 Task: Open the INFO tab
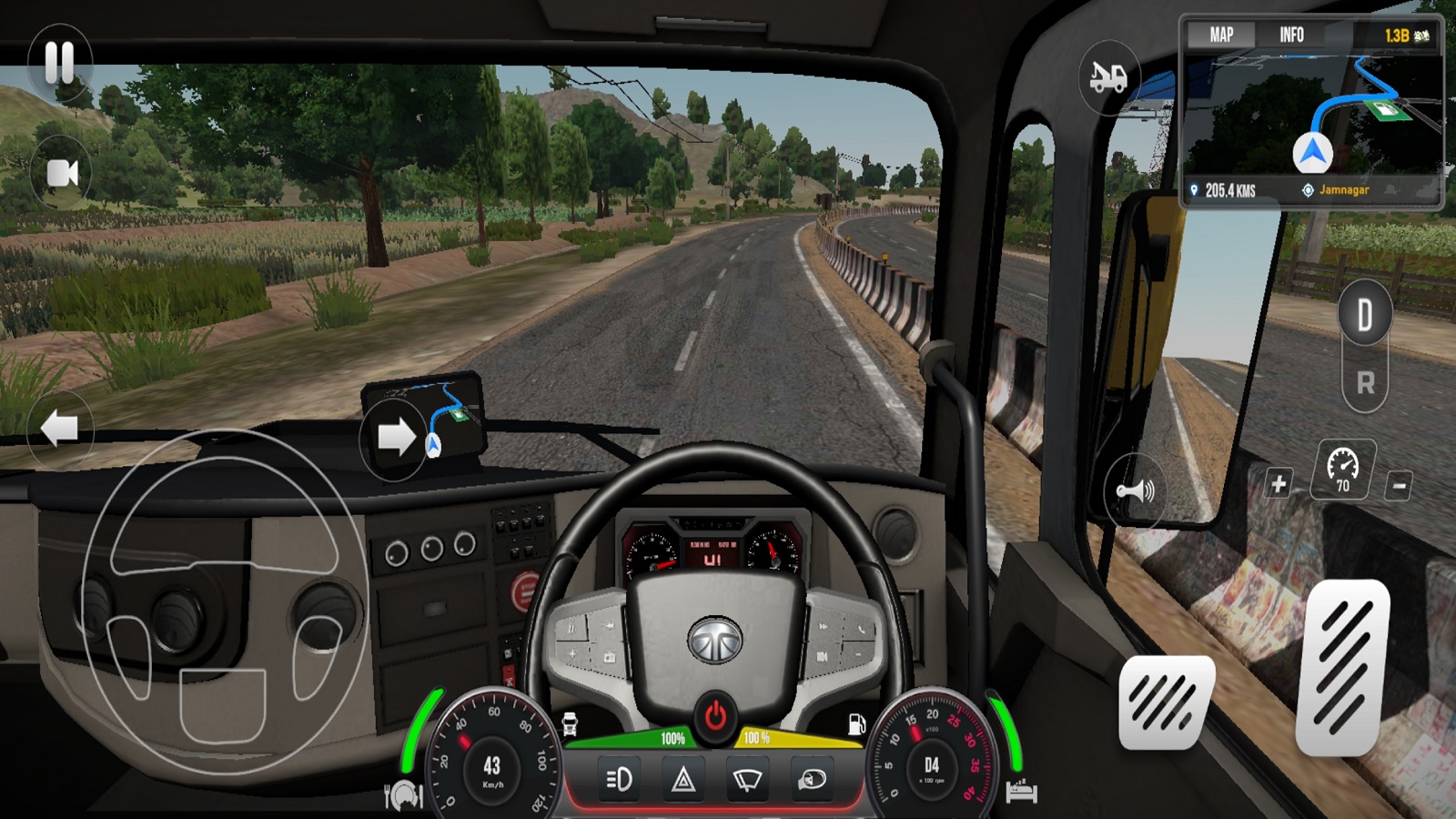coord(1291,35)
